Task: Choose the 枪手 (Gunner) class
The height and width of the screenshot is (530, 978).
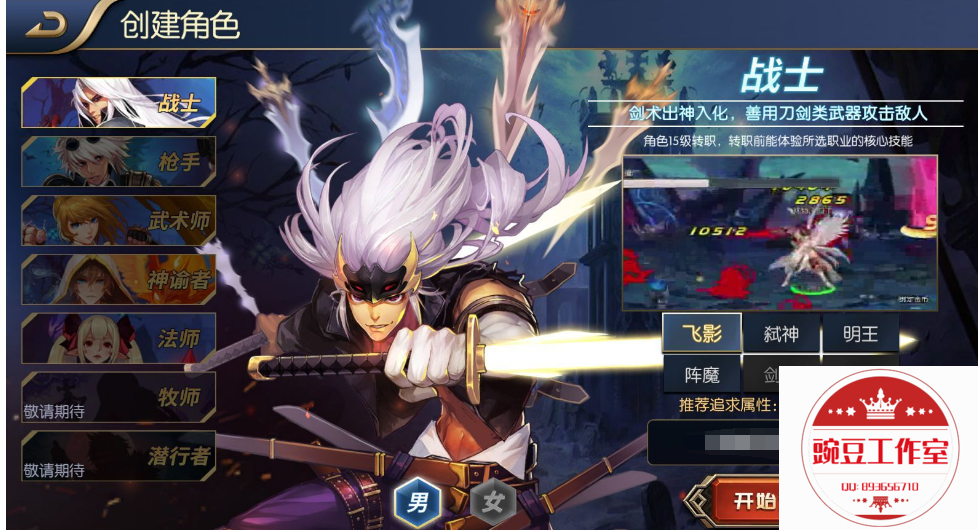Action: pyautogui.click(x=118, y=162)
